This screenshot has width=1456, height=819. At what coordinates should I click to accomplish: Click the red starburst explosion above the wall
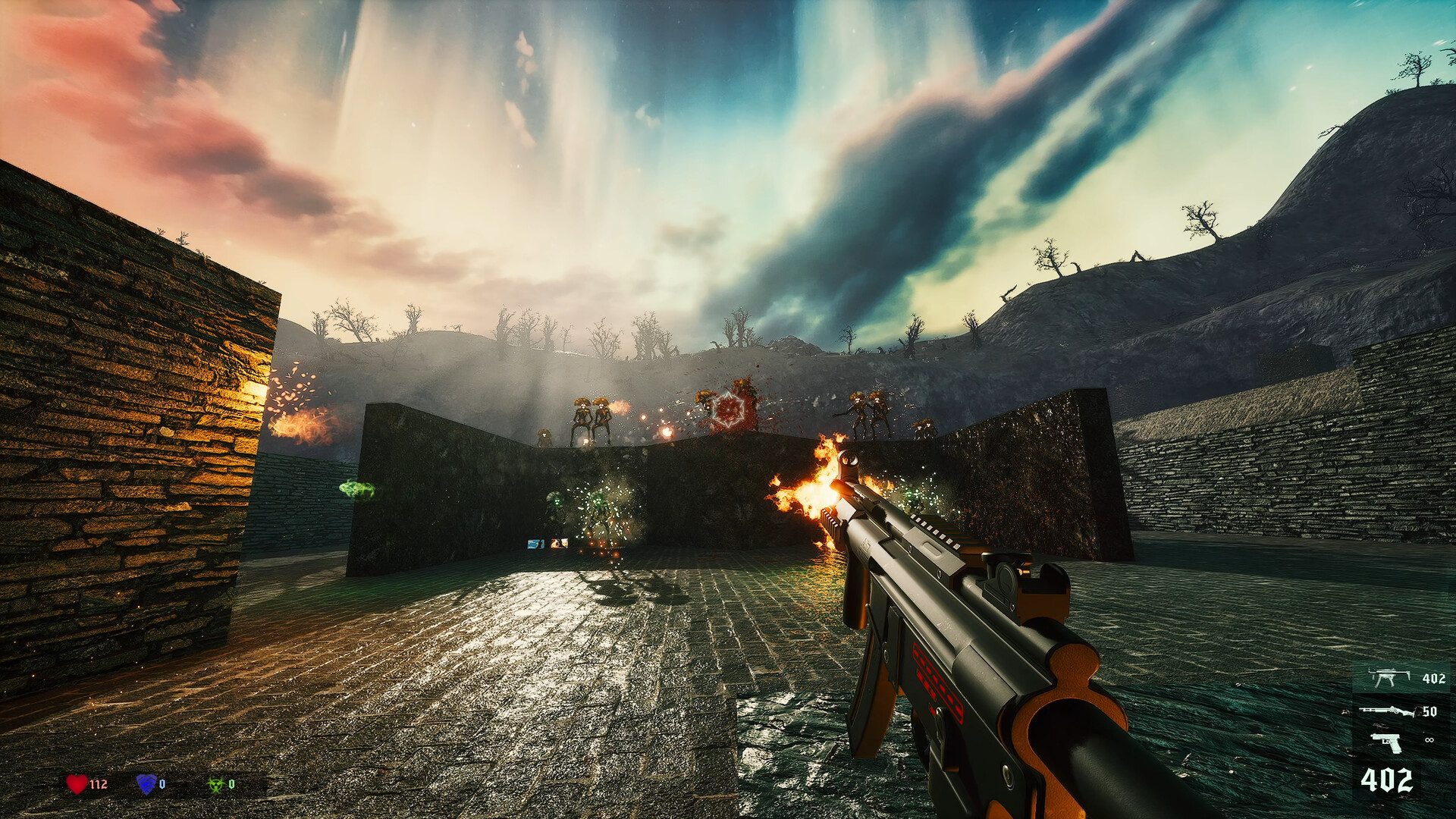[728, 409]
